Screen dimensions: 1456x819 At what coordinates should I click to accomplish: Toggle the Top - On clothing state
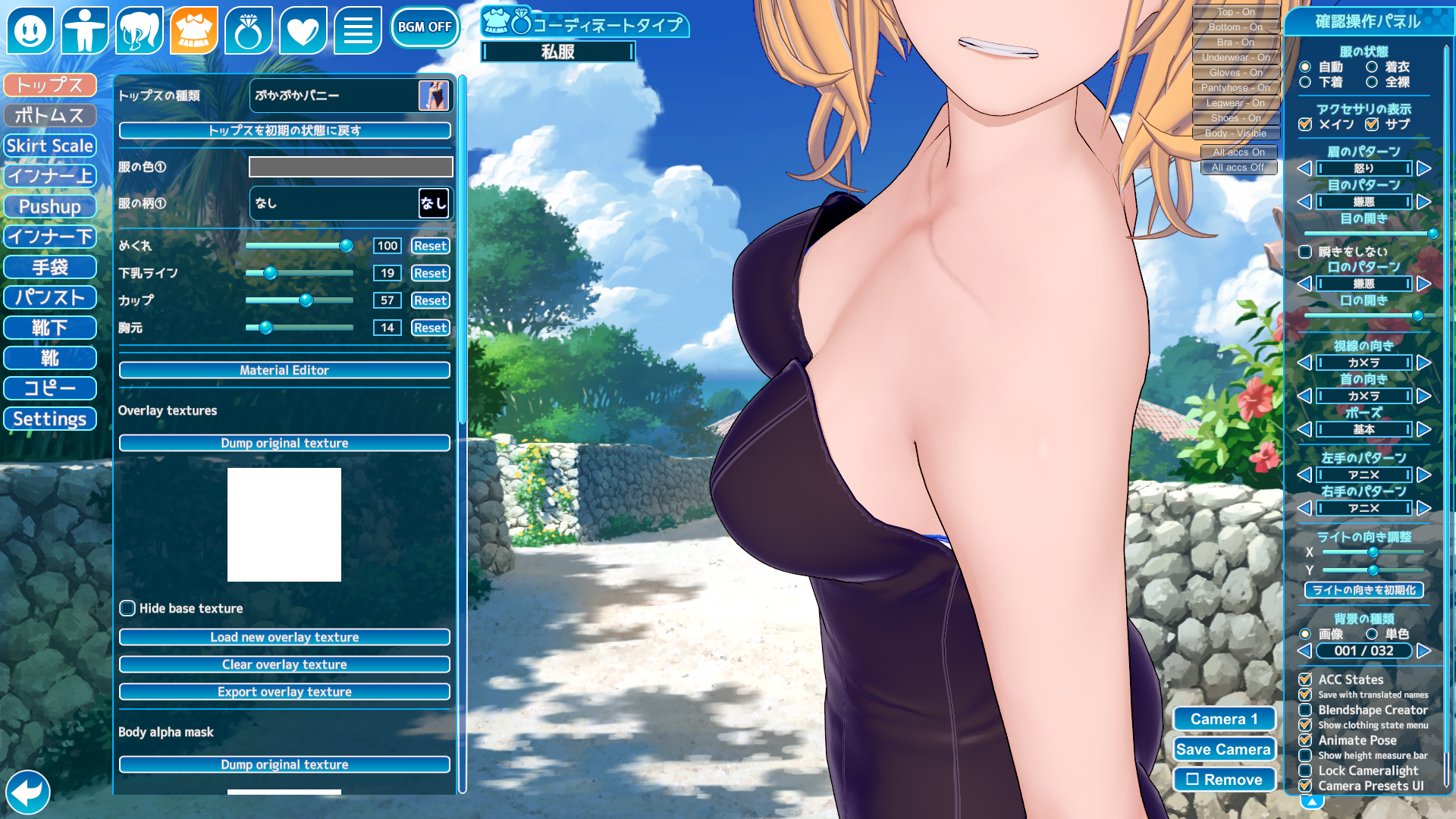1236,12
